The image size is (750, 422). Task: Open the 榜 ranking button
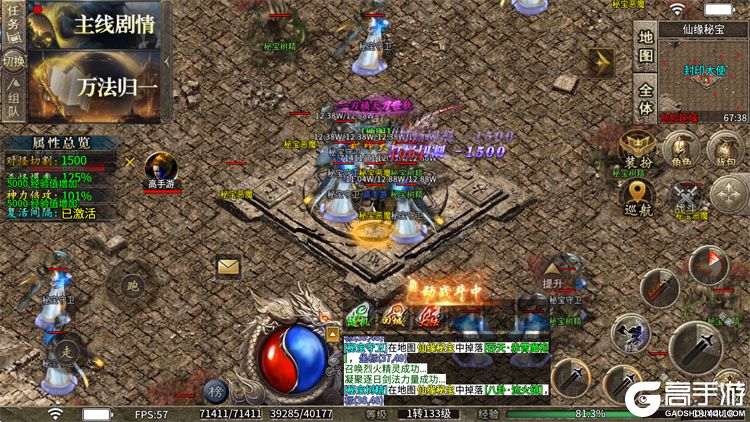[215, 390]
